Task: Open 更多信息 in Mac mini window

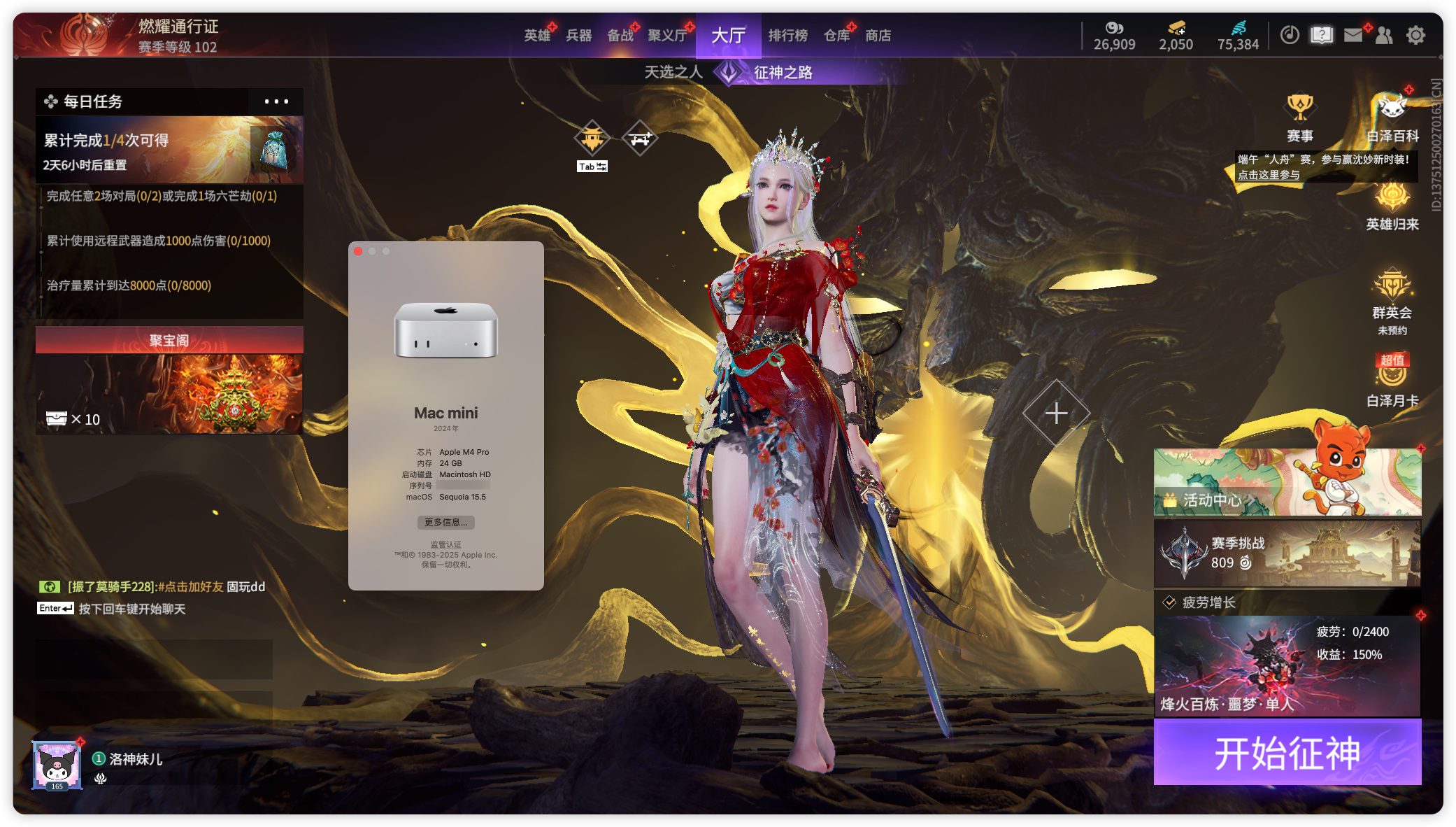Action: (445, 523)
